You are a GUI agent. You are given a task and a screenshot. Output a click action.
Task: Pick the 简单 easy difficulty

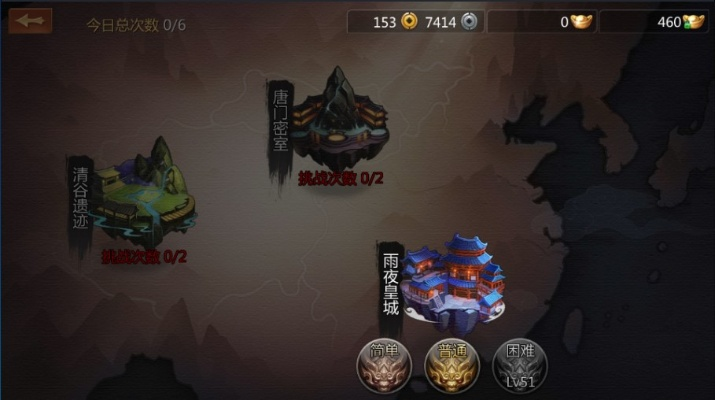pos(382,364)
